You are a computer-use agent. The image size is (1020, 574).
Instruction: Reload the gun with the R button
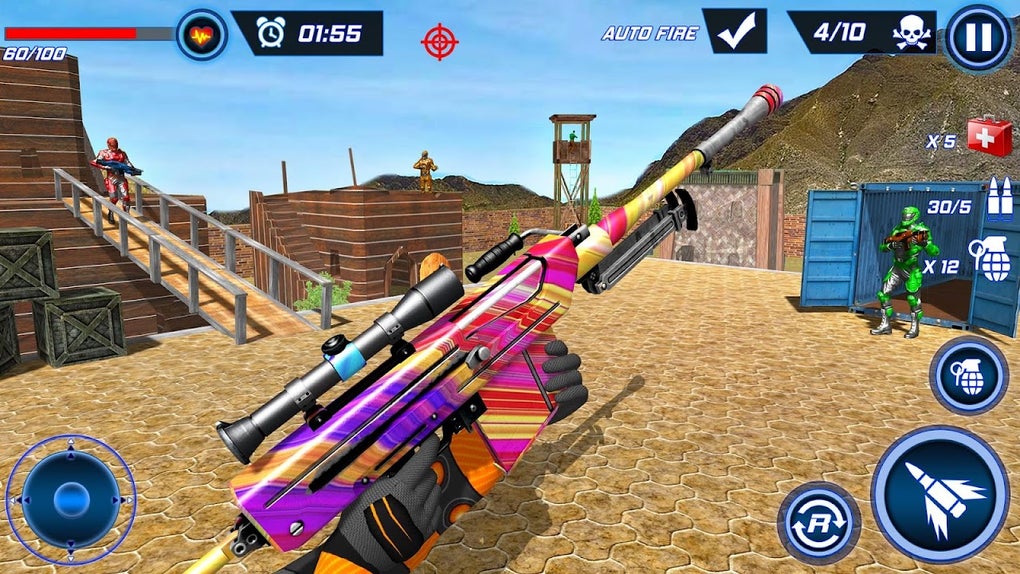click(817, 522)
